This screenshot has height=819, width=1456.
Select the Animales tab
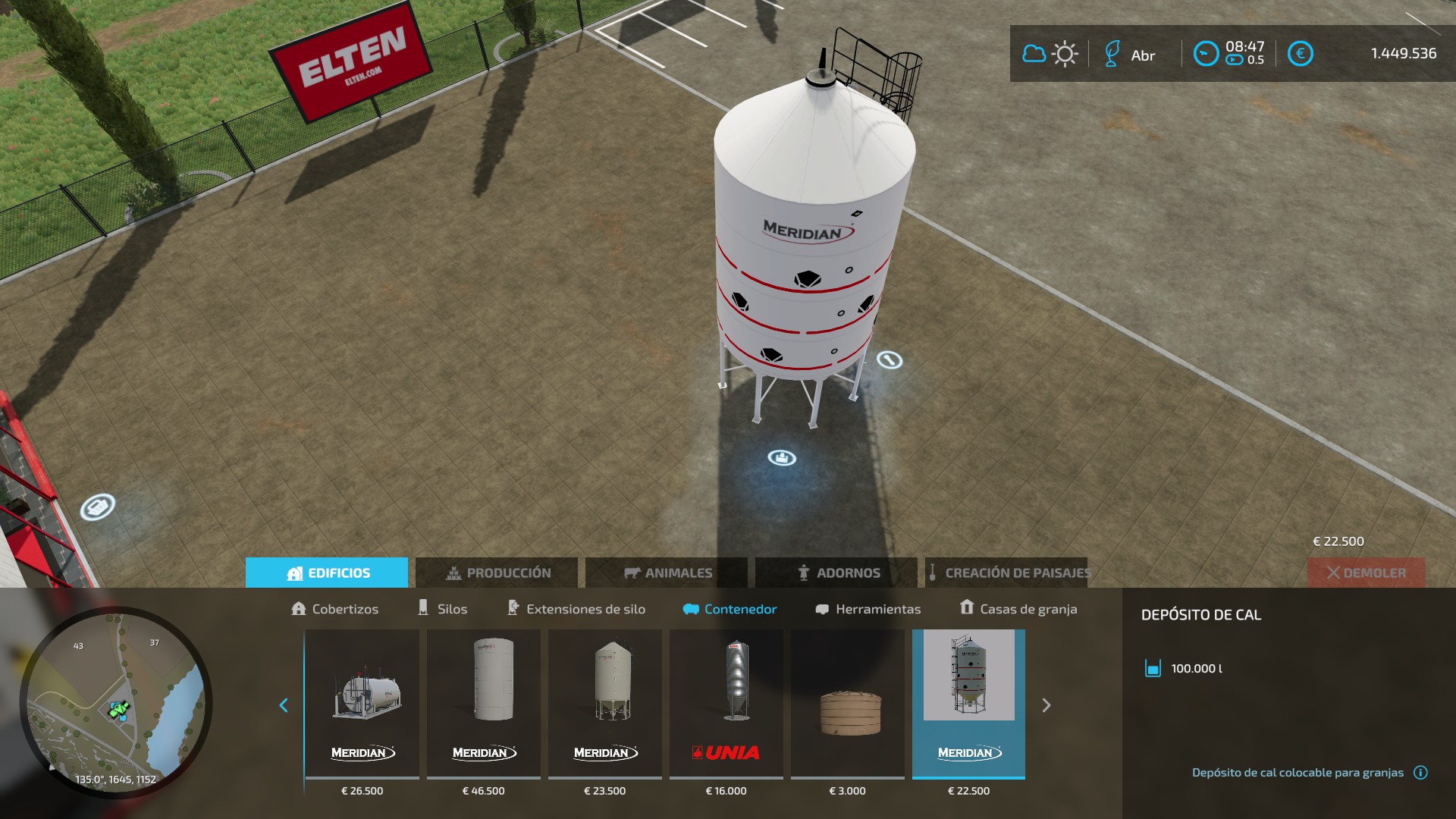click(x=667, y=573)
